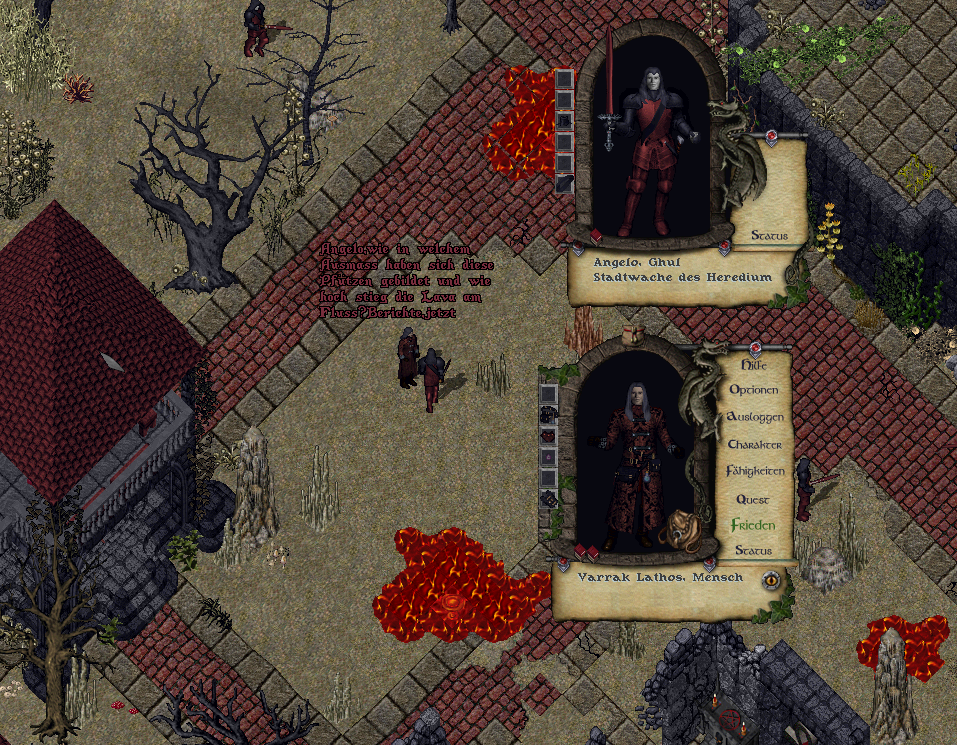This screenshot has width=957, height=745.
Task: Click the red gem above Angelo's Status scroll
Action: pyautogui.click(x=771, y=134)
